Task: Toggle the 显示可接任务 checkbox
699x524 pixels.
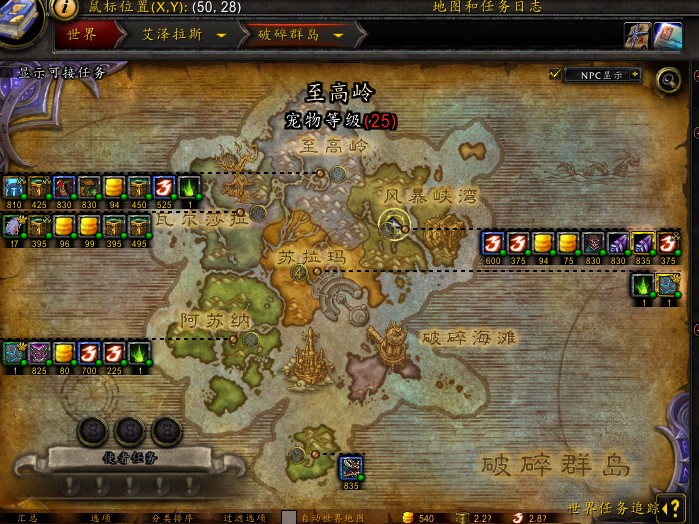Action: (x=7, y=72)
